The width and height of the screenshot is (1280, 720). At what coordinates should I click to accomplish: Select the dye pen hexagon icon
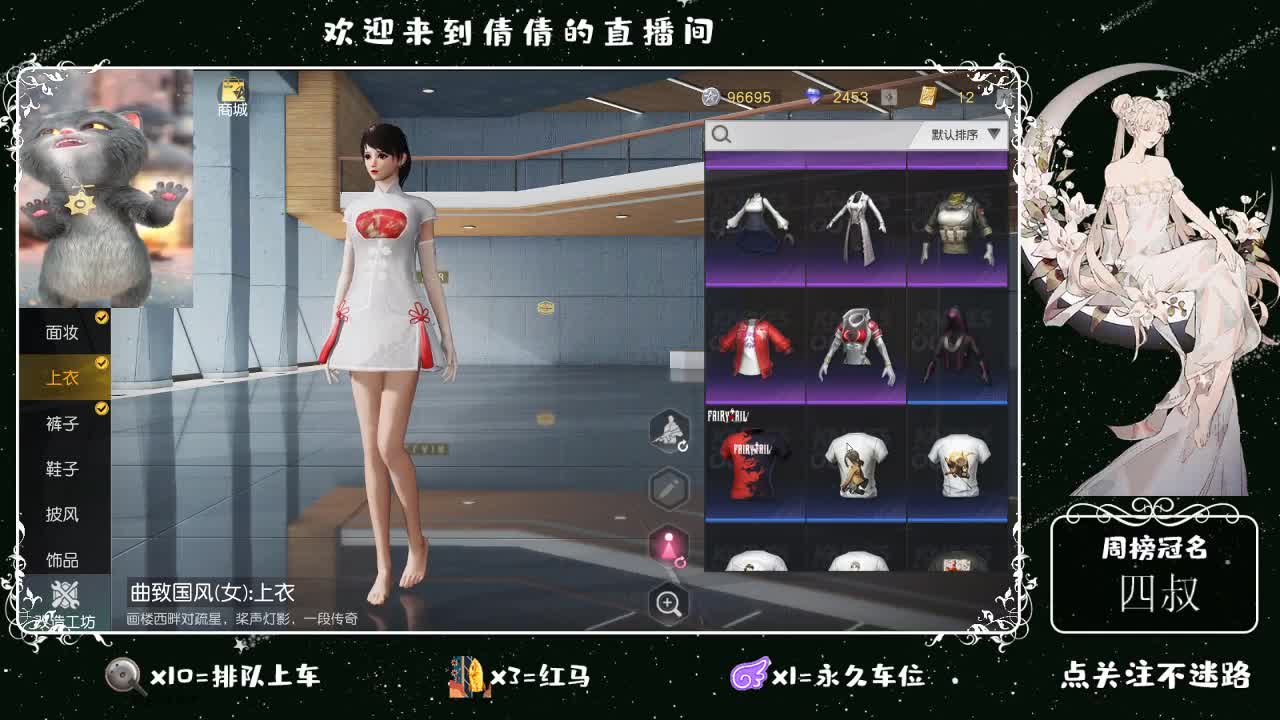coord(667,487)
